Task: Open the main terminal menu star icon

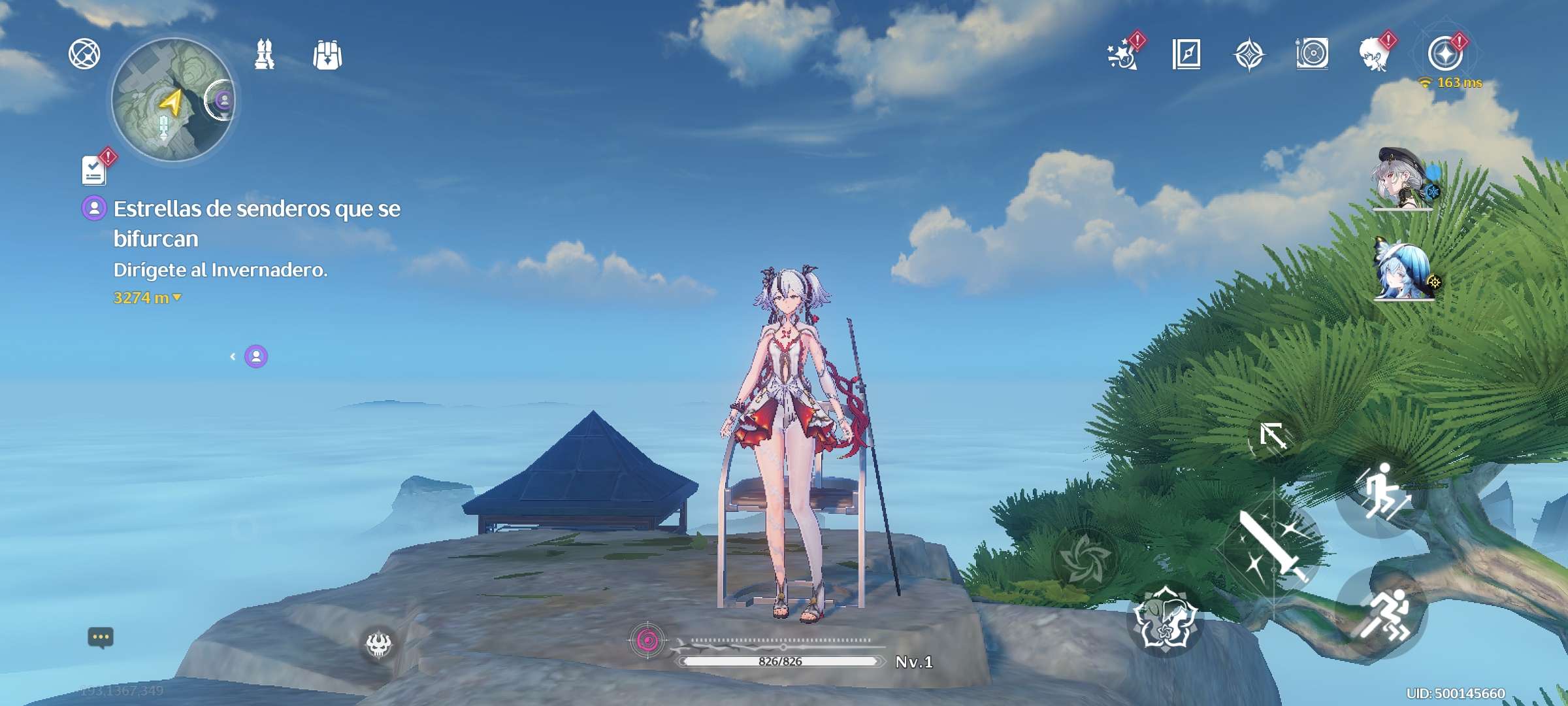Action: 1445,54
